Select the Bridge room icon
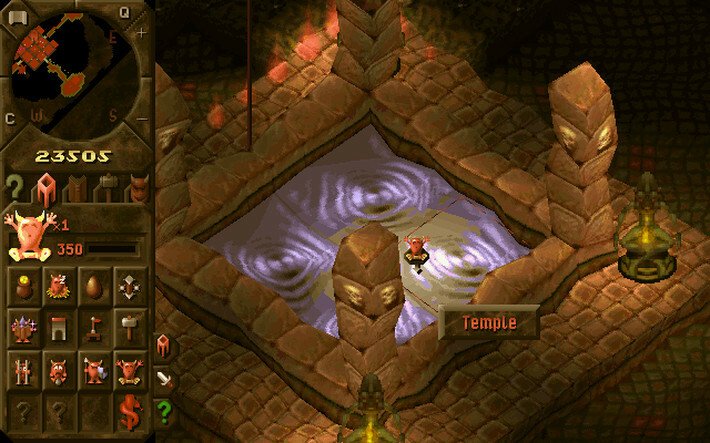This screenshot has height=443, width=710. pyautogui.click(x=58, y=328)
